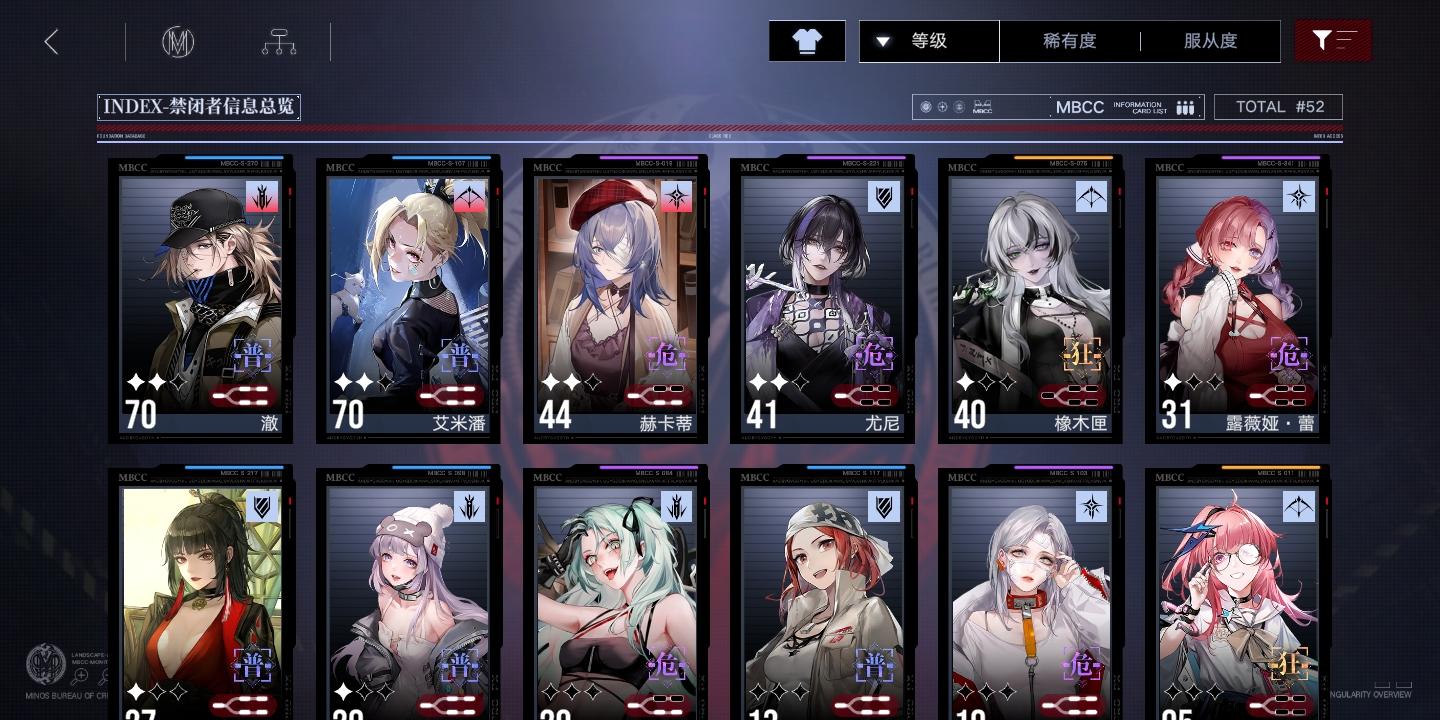Click the TOTAL #52 counter

tap(1278, 107)
